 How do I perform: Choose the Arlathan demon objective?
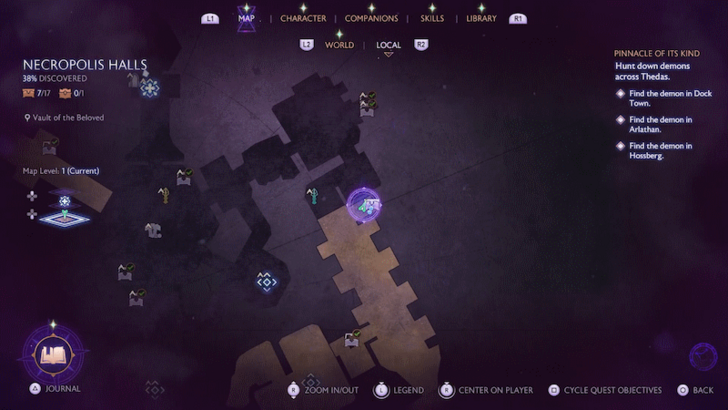[x=655, y=124]
